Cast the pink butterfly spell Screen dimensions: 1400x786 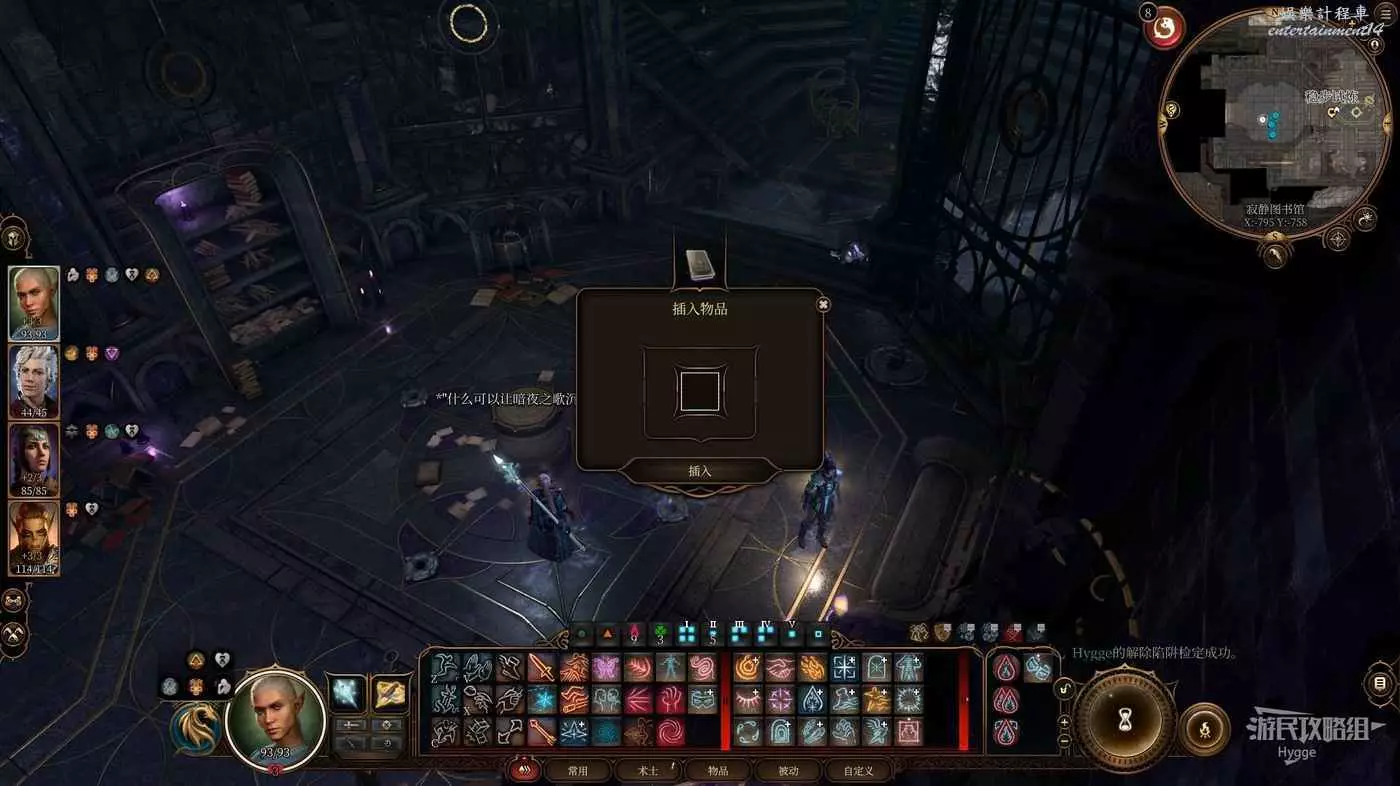pyautogui.click(x=606, y=667)
